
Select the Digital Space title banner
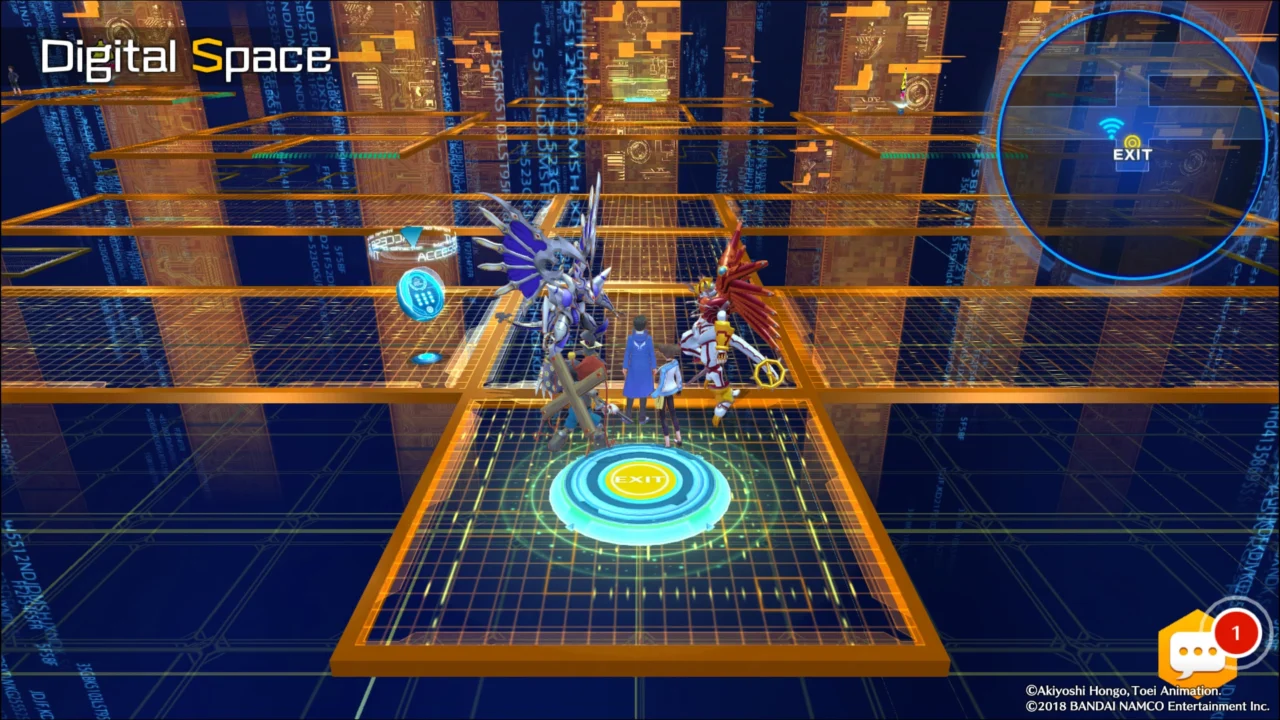point(186,57)
